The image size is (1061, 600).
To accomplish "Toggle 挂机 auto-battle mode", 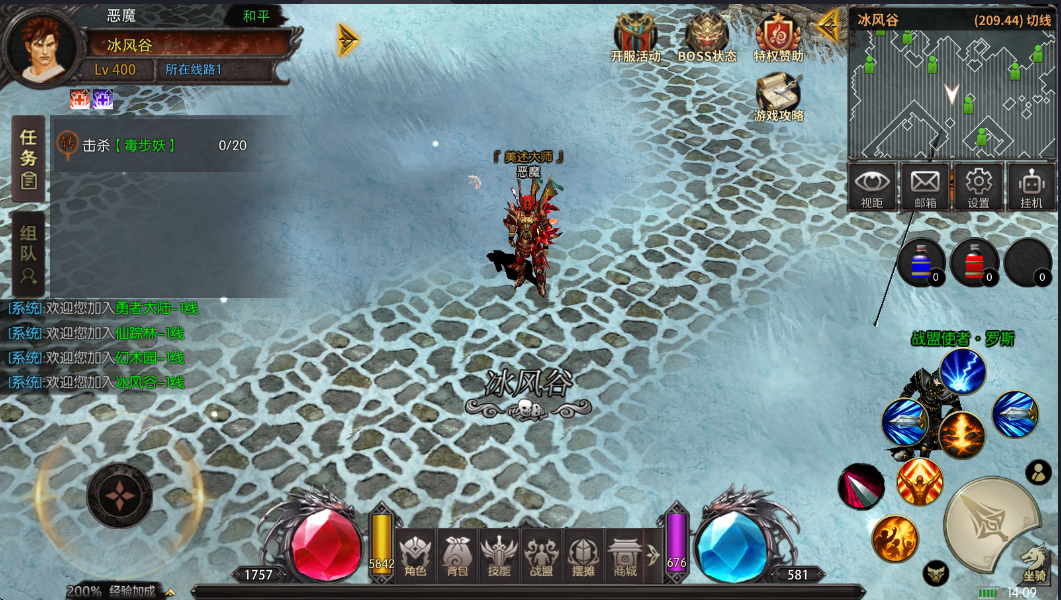I will pos(1031,188).
